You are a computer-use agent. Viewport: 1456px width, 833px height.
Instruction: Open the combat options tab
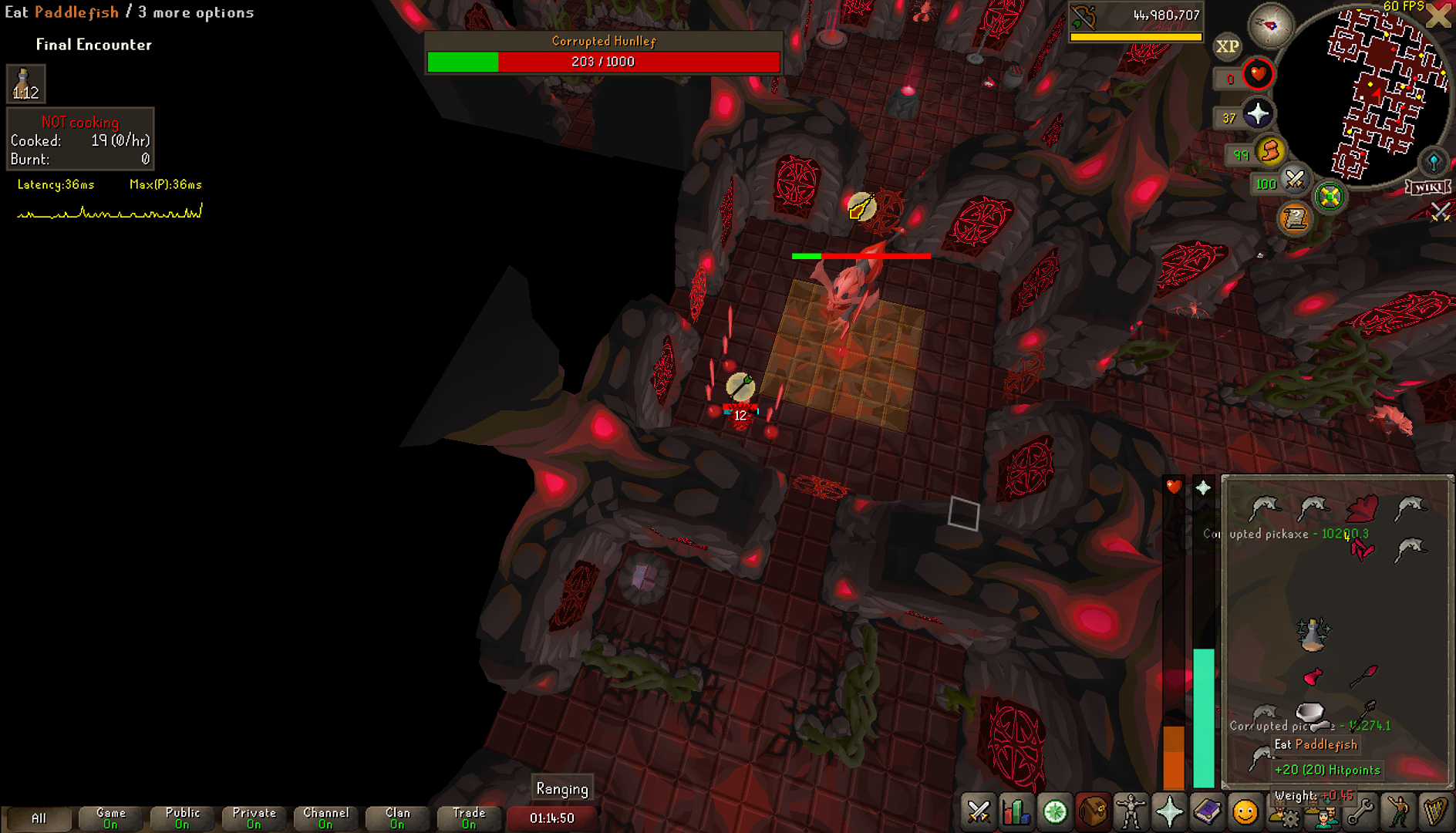tap(979, 812)
